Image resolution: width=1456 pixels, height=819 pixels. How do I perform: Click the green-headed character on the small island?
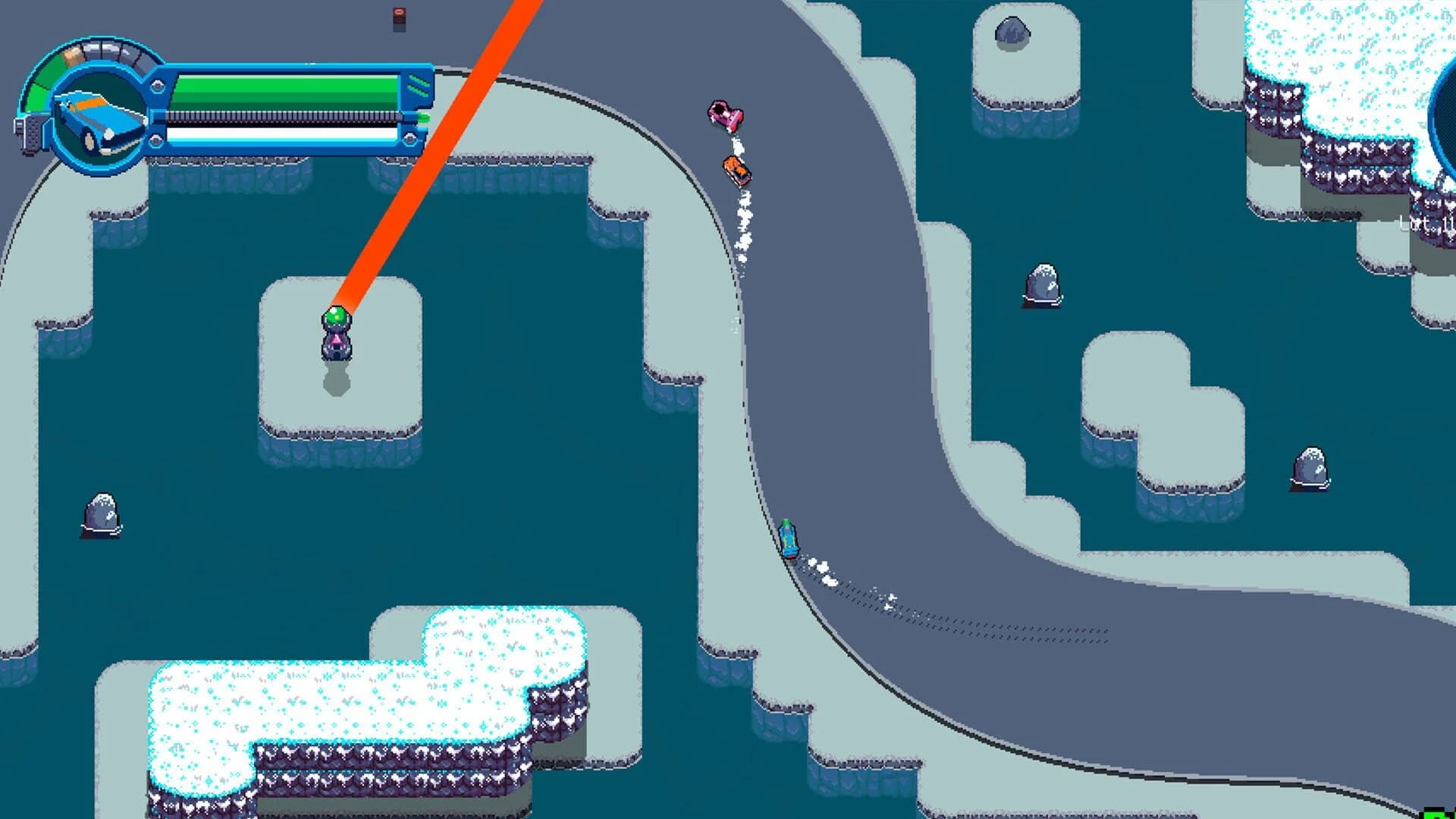pyautogui.click(x=337, y=331)
